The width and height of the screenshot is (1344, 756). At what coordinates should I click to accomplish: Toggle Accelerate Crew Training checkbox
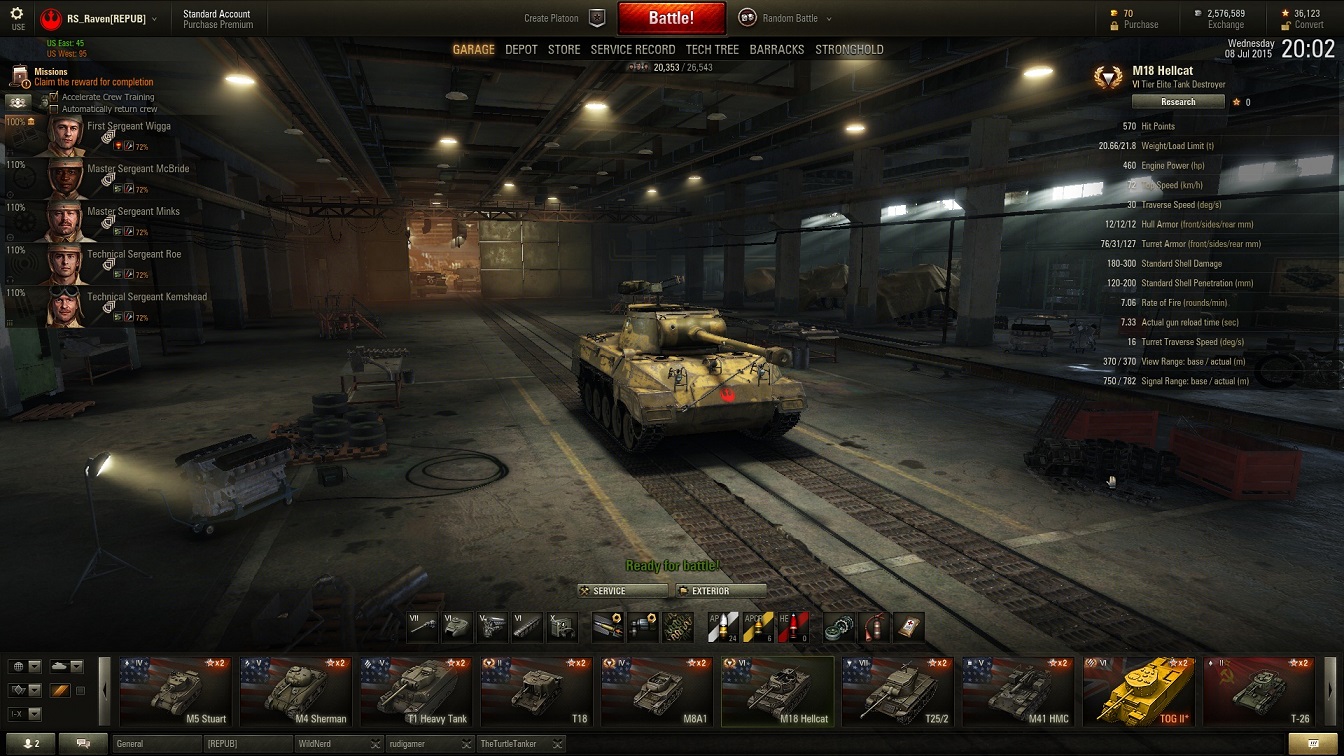coord(54,97)
